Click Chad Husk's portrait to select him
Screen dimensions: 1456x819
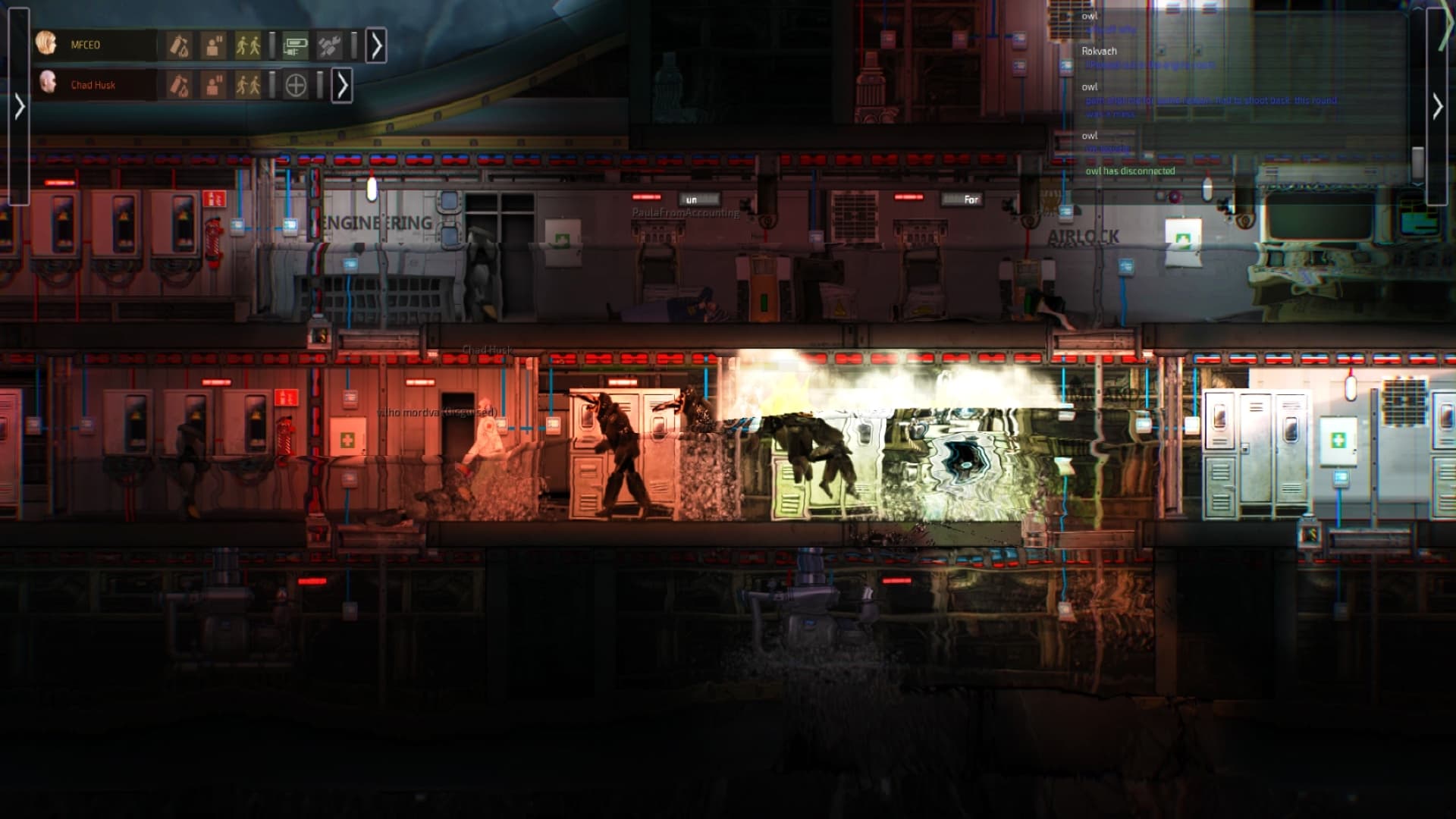(x=47, y=84)
